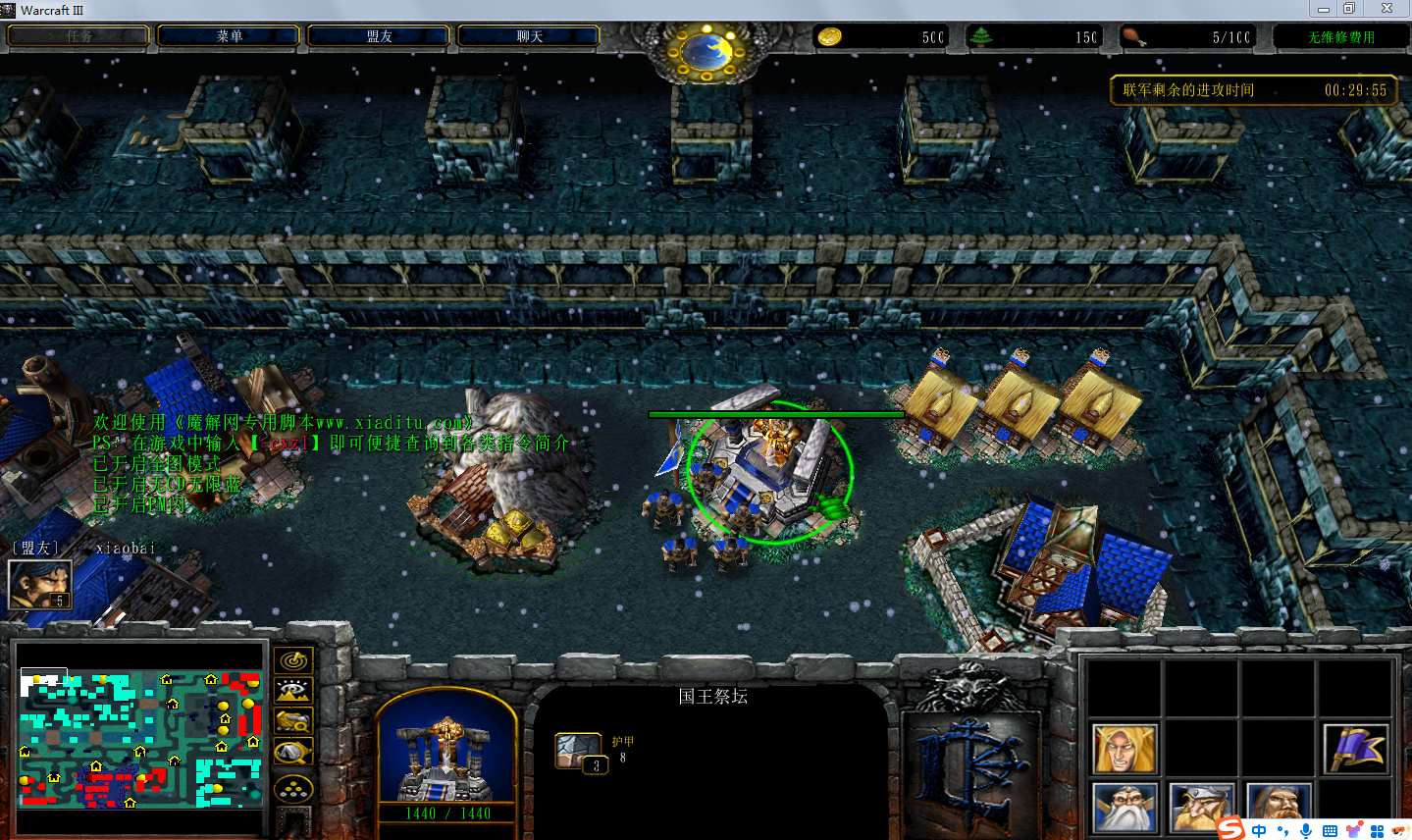Minimize the Warcraft III window
The width and height of the screenshot is (1412, 840).
pyautogui.click(x=1323, y=9)
